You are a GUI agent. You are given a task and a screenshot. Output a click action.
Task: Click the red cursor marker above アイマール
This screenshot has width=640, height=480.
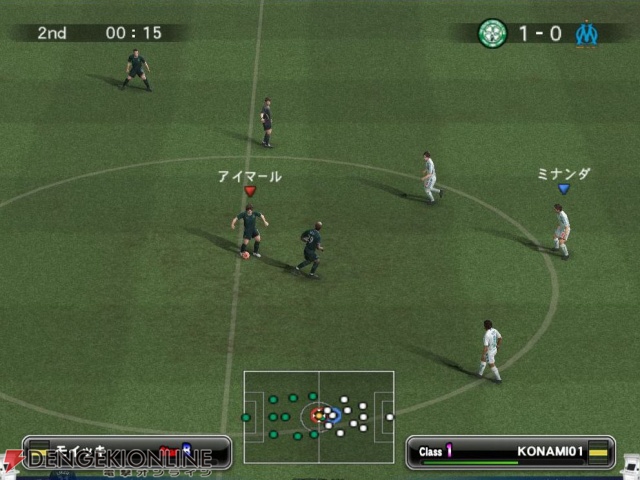[x=250, y=191]
